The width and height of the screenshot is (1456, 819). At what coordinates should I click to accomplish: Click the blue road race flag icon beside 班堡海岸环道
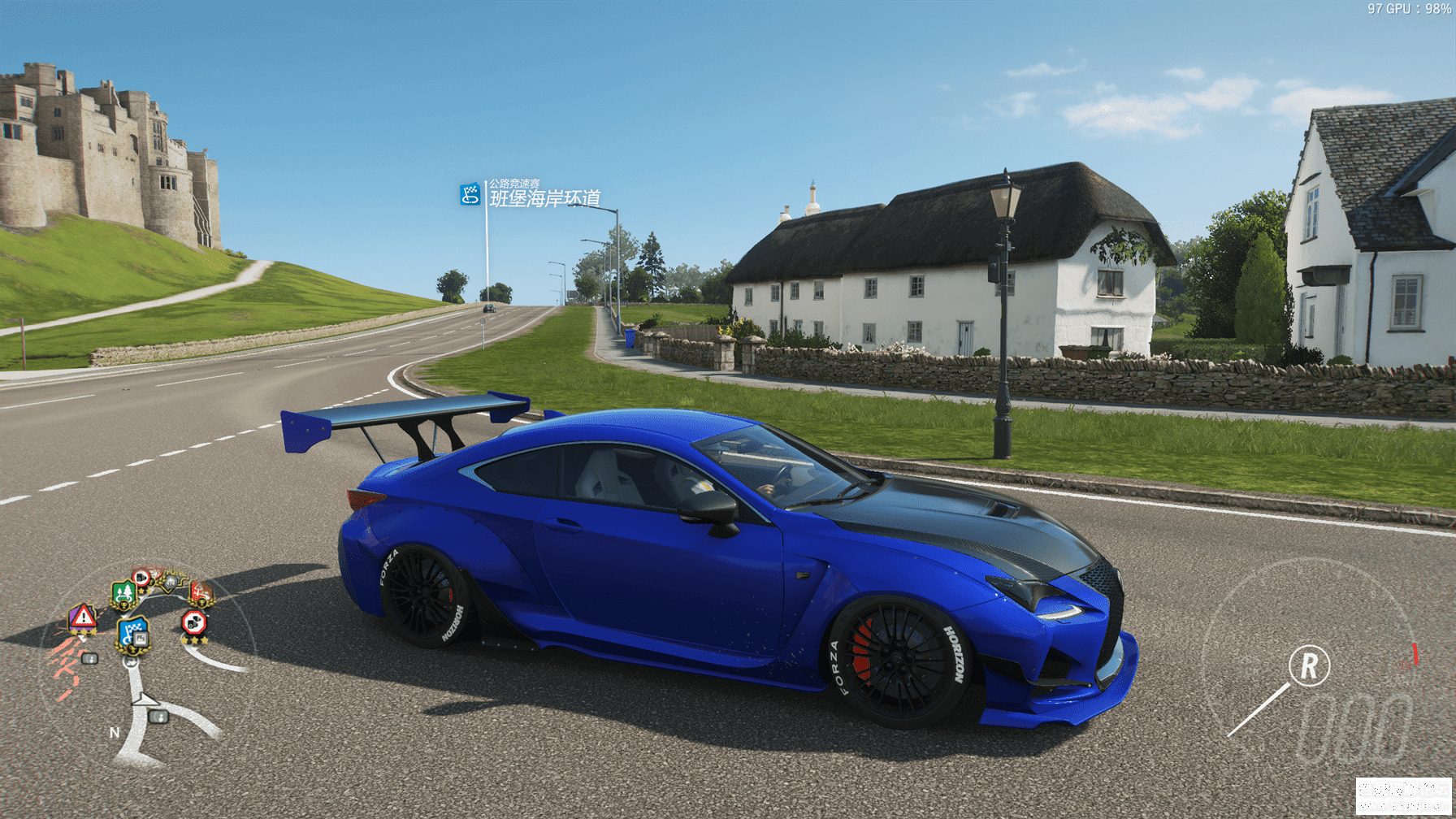(x=470, y=194)
